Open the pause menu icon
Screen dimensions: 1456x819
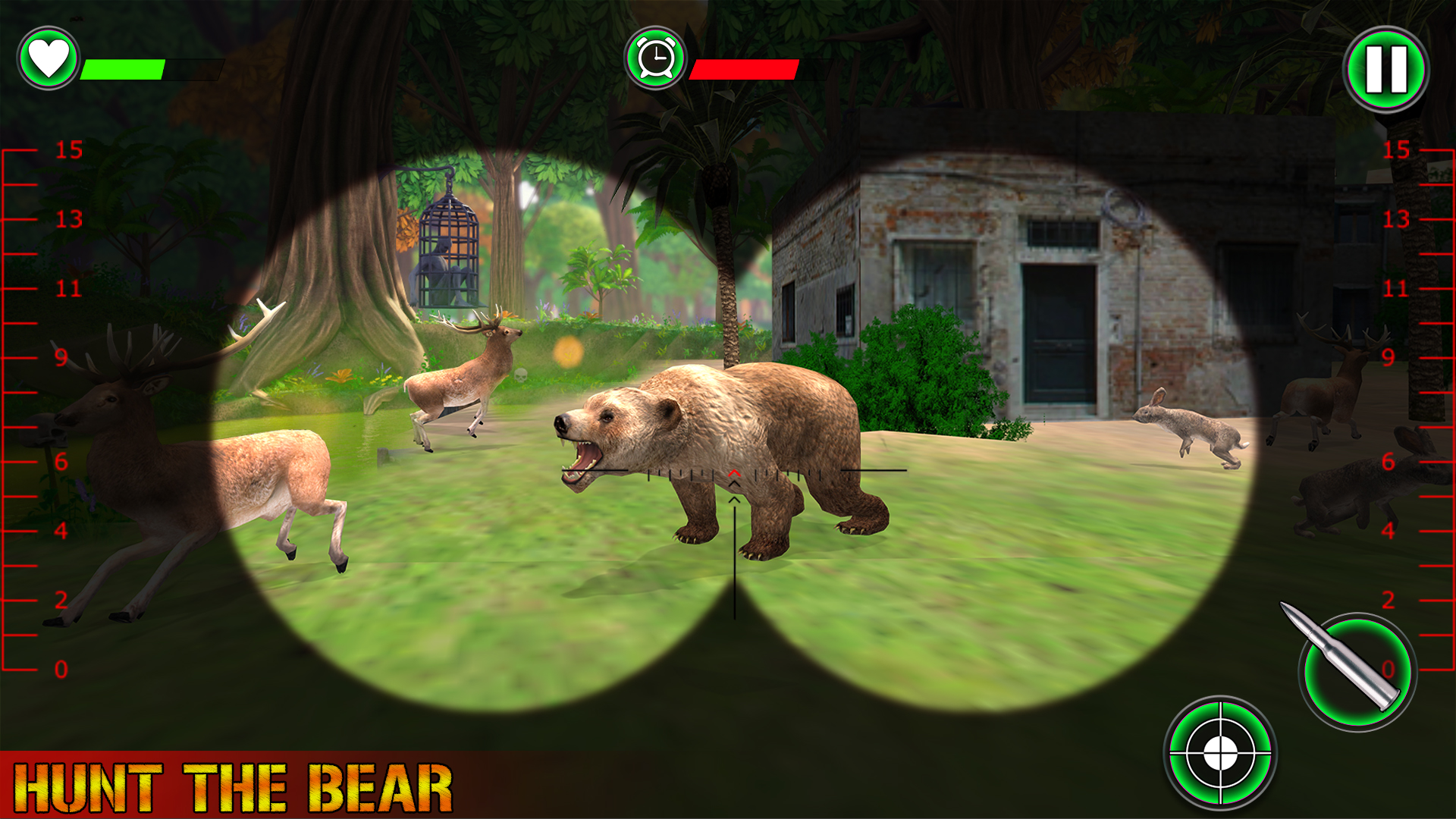click(x=1388, y=70)
